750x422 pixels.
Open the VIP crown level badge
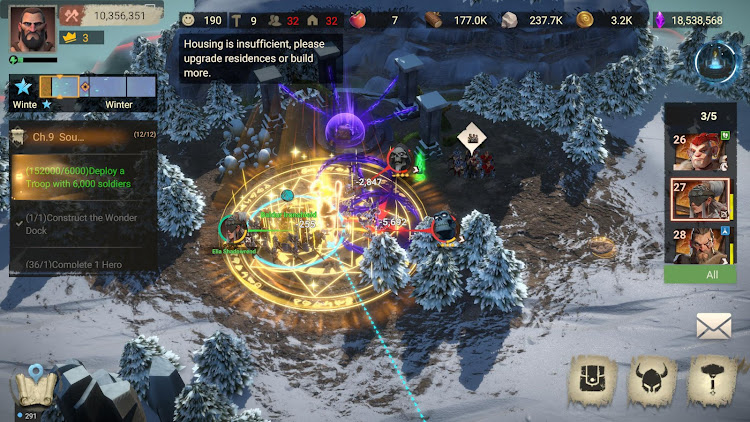[x=78, y=37]
